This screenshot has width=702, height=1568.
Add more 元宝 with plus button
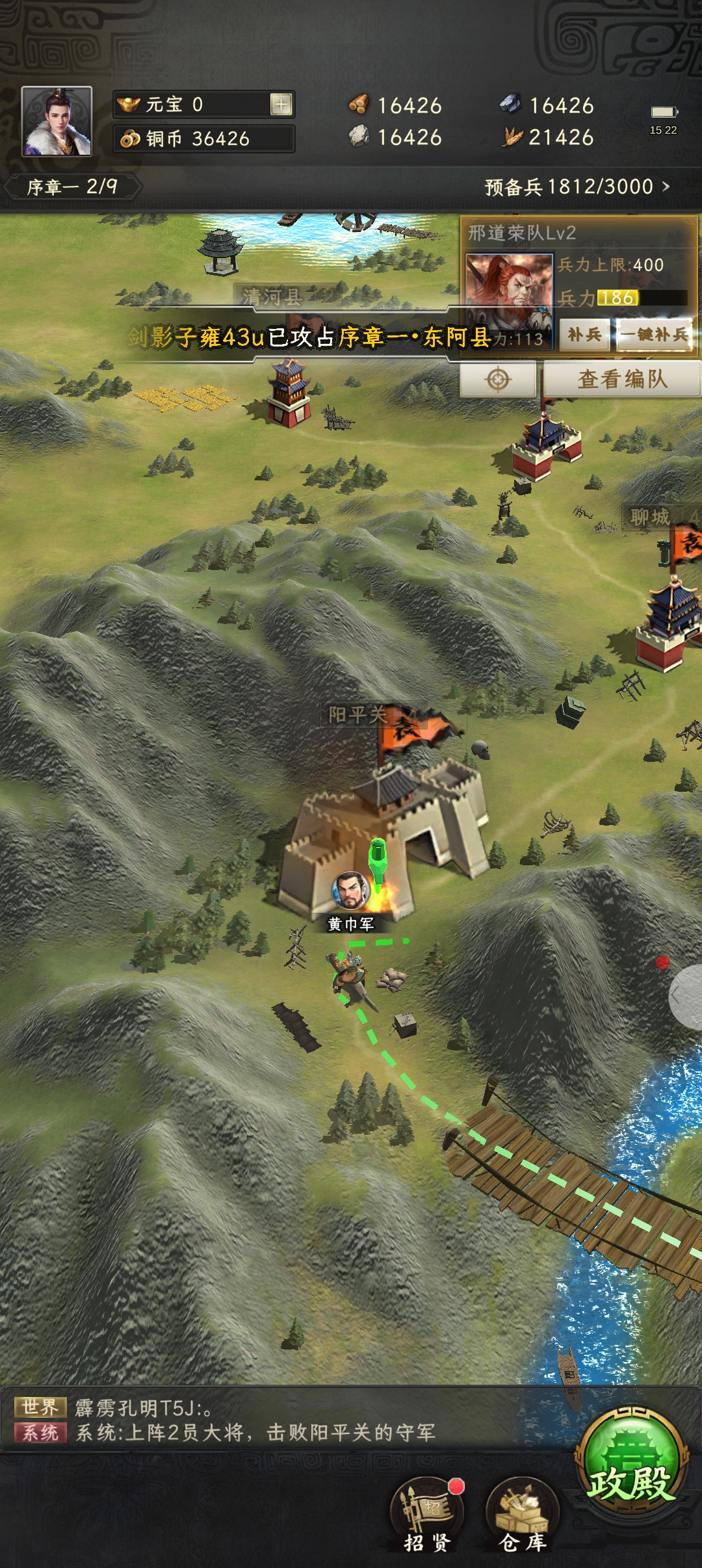281,104
